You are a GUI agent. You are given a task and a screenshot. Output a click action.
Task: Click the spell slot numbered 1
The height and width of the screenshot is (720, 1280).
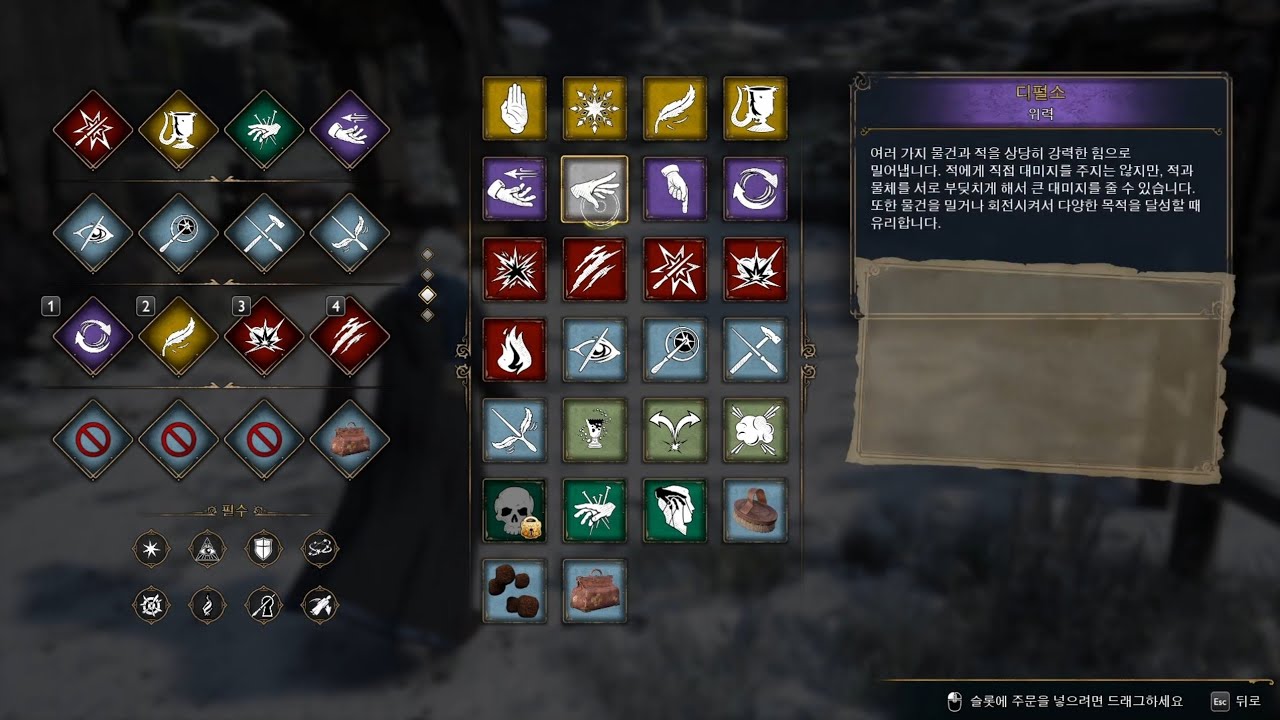click(93, 336)
